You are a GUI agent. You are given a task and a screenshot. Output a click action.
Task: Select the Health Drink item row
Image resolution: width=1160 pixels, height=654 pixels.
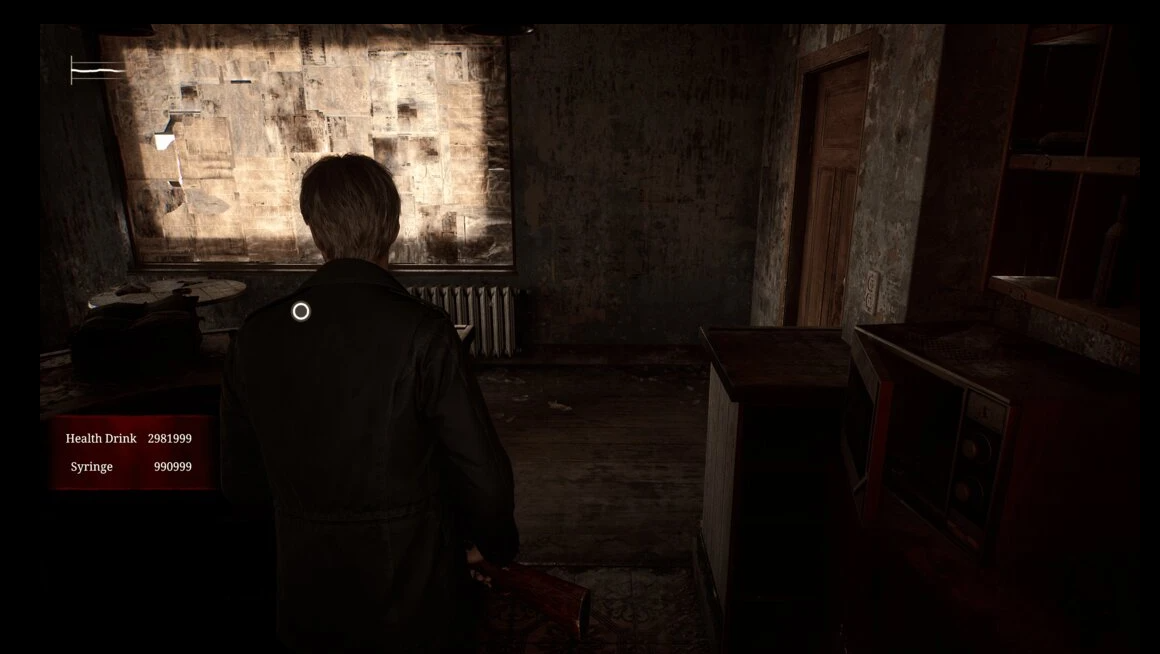[128, 439]
